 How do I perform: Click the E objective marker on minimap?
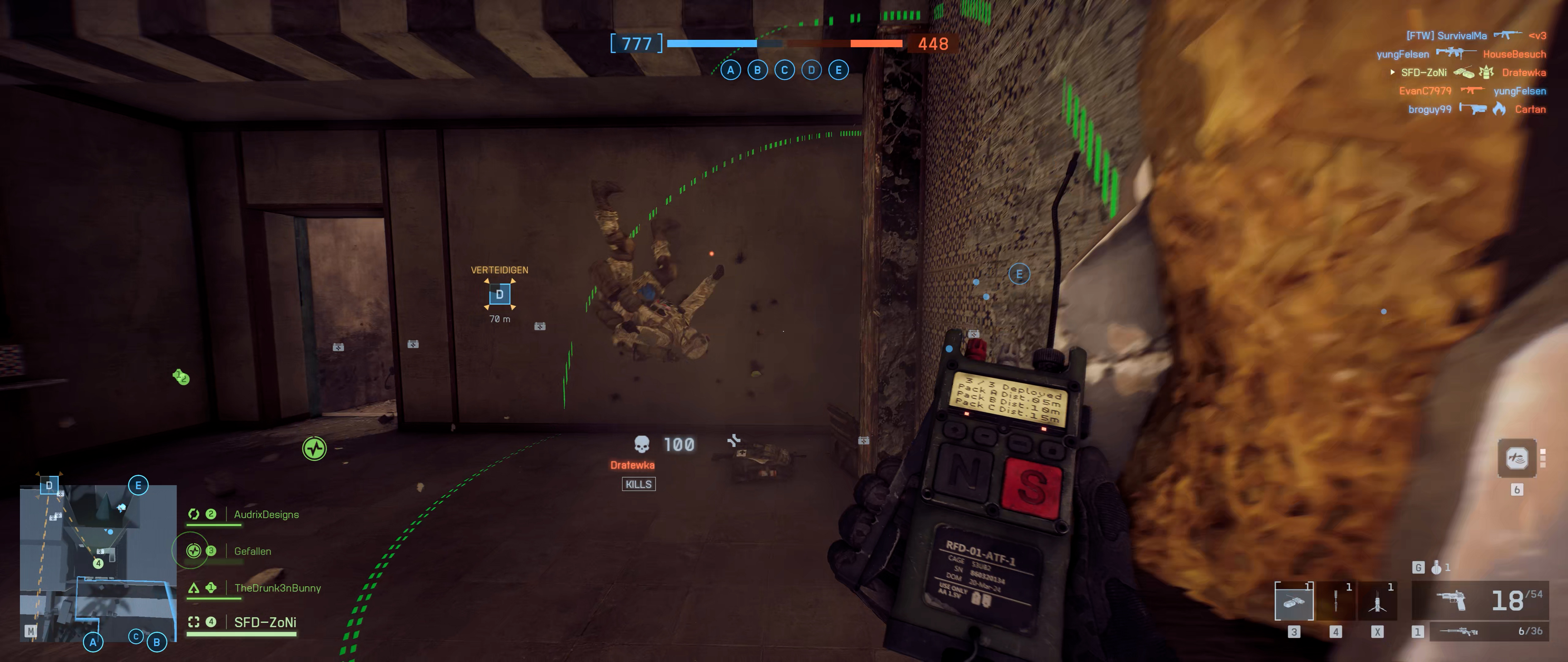click(x=138, y=485)
